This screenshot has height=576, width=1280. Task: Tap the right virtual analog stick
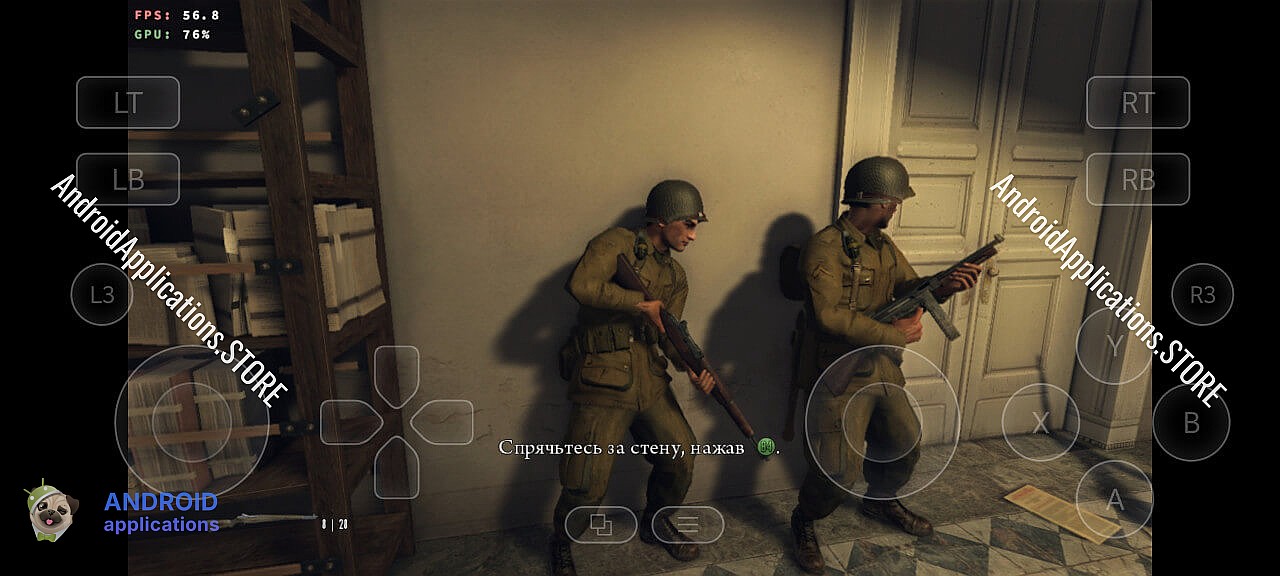882,422
